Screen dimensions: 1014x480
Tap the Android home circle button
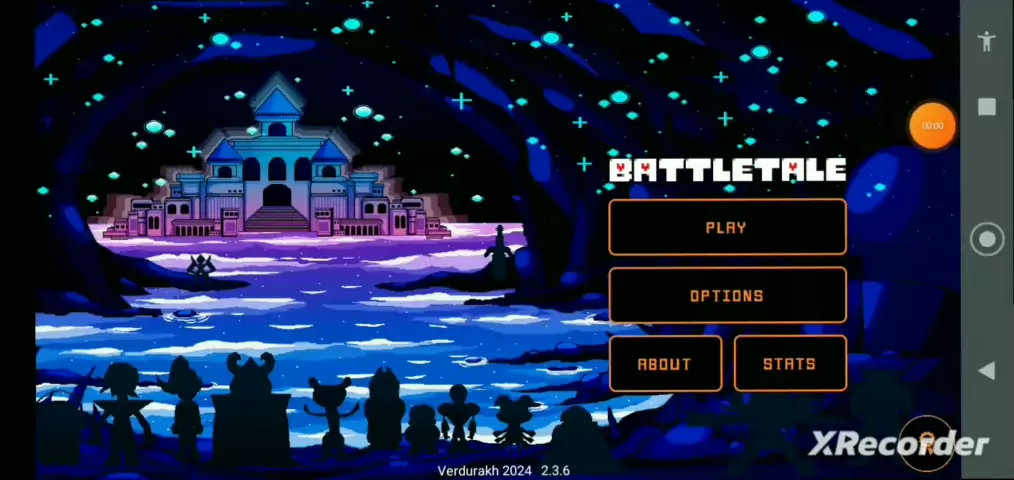click(987, 239)
